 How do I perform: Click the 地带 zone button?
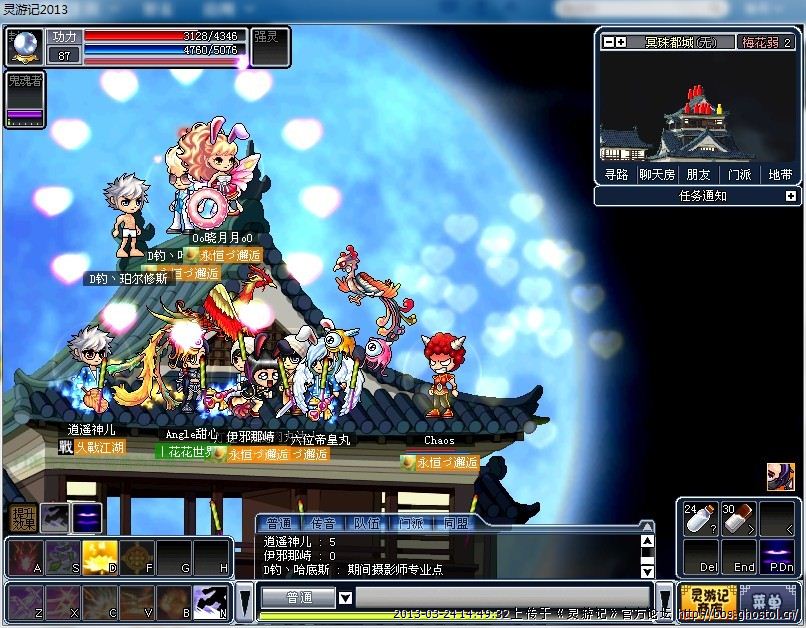pyautogui.click(x=779, y=174)
